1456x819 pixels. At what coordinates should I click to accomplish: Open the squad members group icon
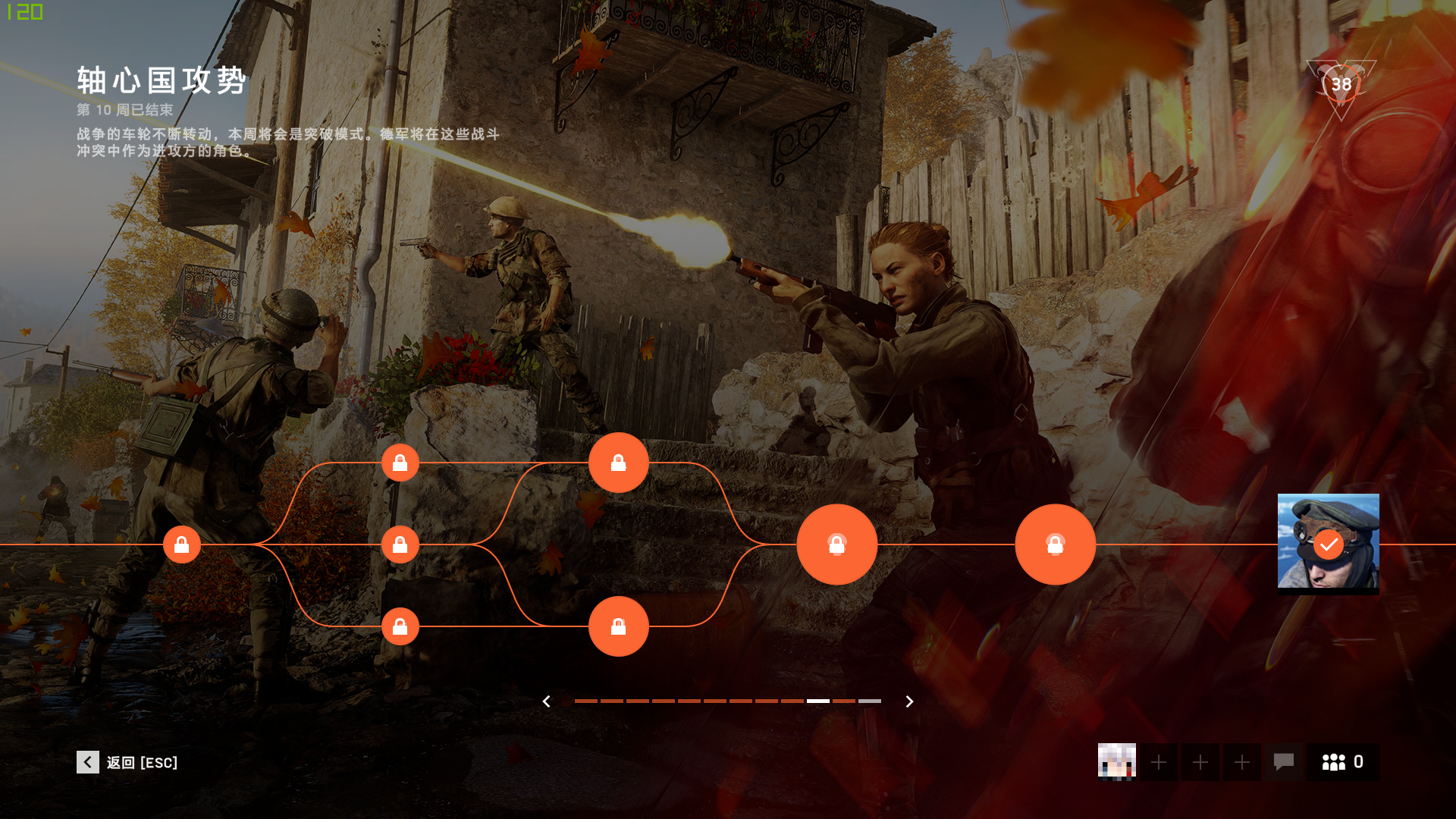[1341, 761]
